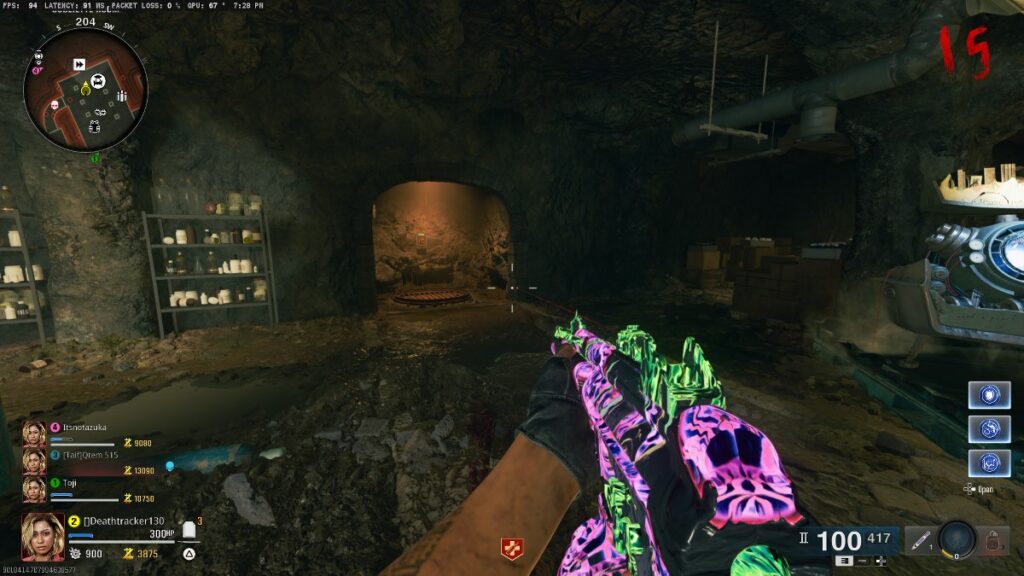Select the three-bullets ammo marker on minimap
Image resolution: width=1024 pixels, height=576 pixels.
(122, 96)
